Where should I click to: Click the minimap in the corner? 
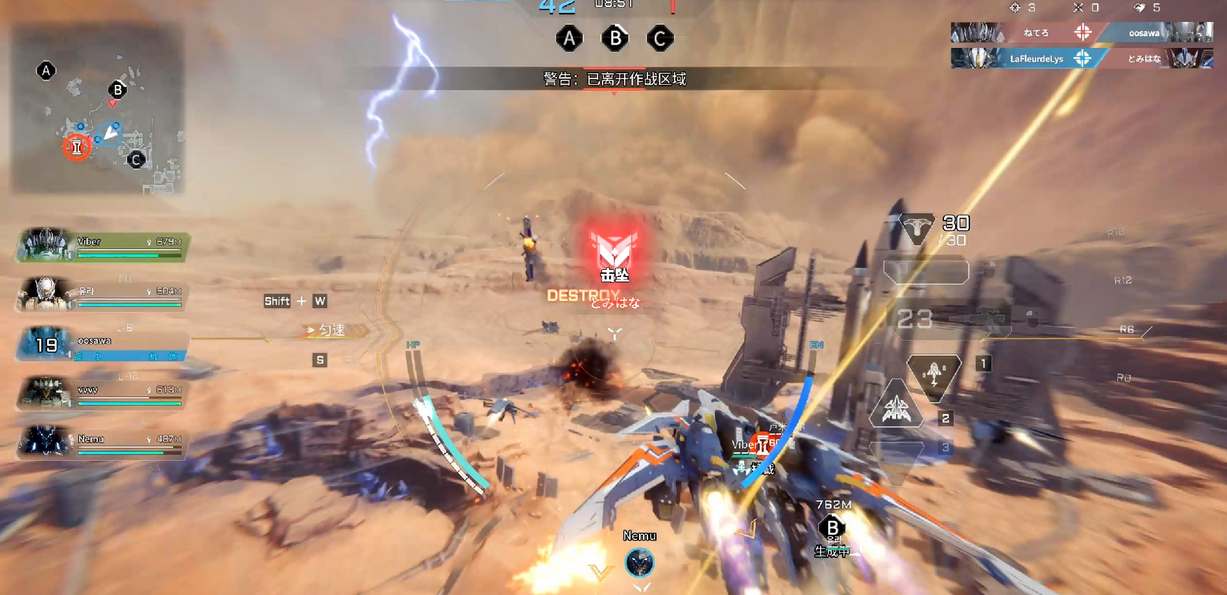(x=97, y=109)
